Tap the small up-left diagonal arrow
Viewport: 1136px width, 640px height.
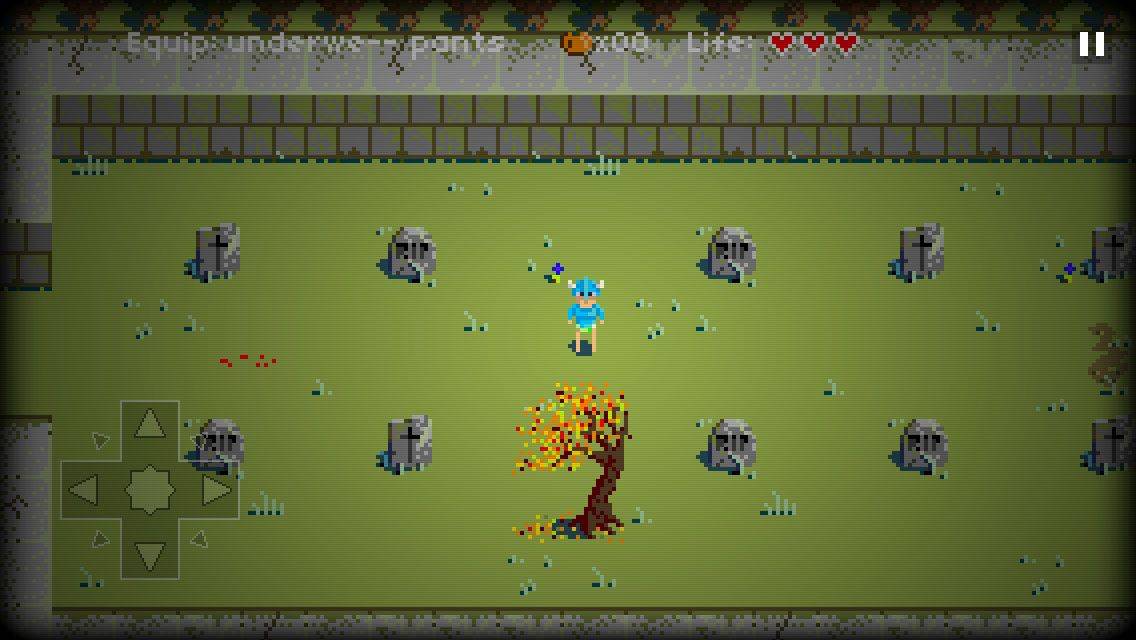100,440
